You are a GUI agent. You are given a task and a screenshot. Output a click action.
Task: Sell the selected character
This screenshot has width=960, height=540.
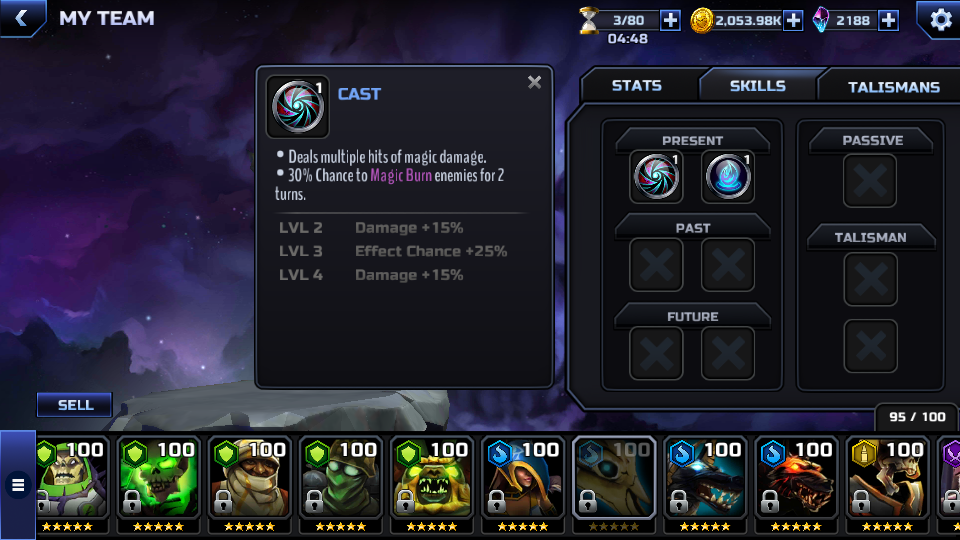[x=75, y=405]
